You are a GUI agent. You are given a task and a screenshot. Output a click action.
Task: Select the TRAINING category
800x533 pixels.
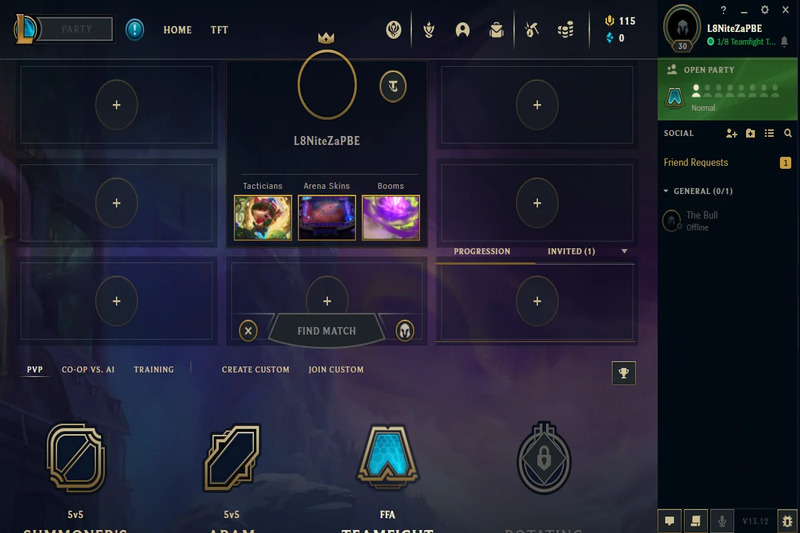coord(154,370)
